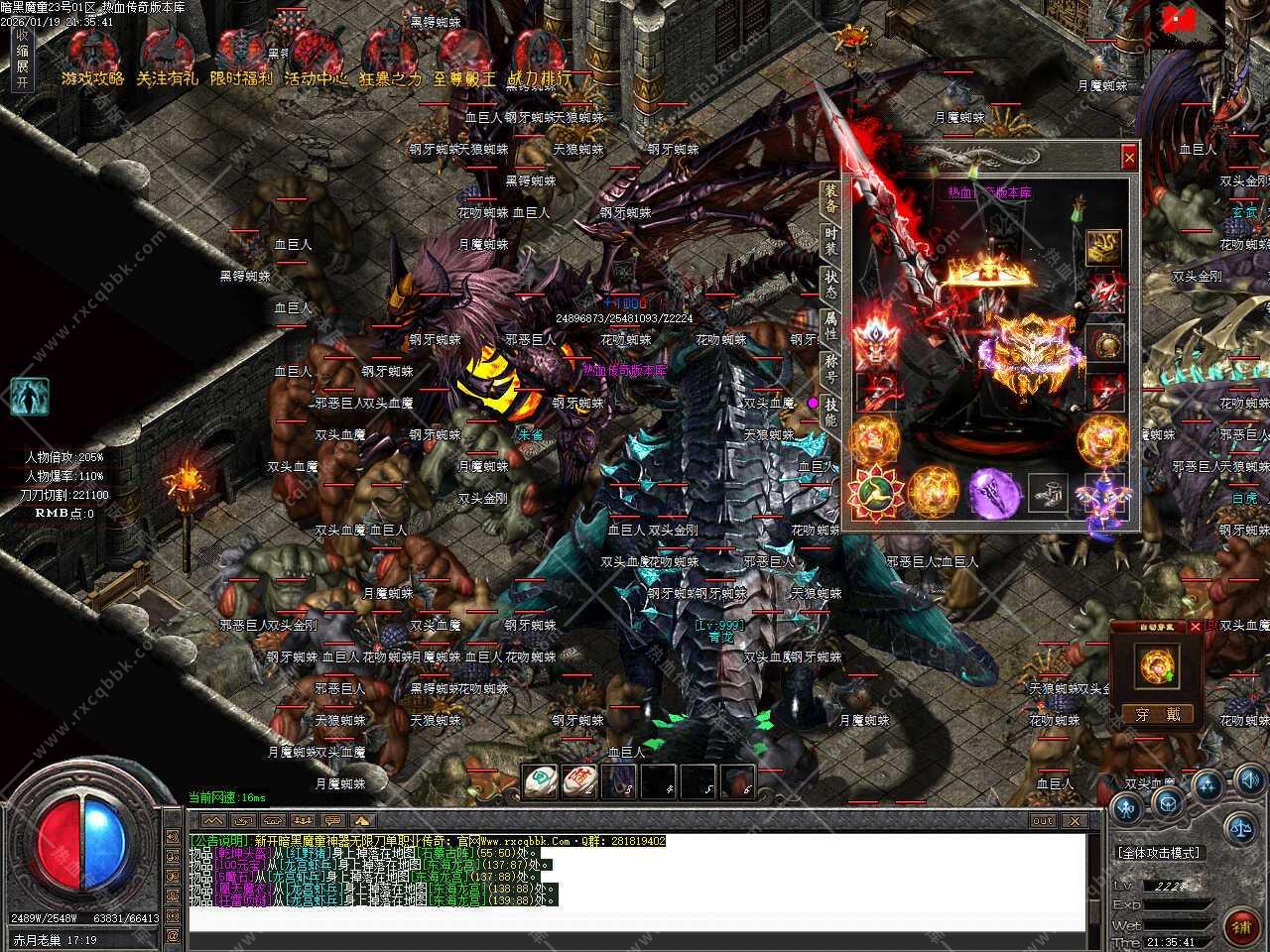Toggle the 收缩展开 collapse/expand menu button

[x=22, y=59]
